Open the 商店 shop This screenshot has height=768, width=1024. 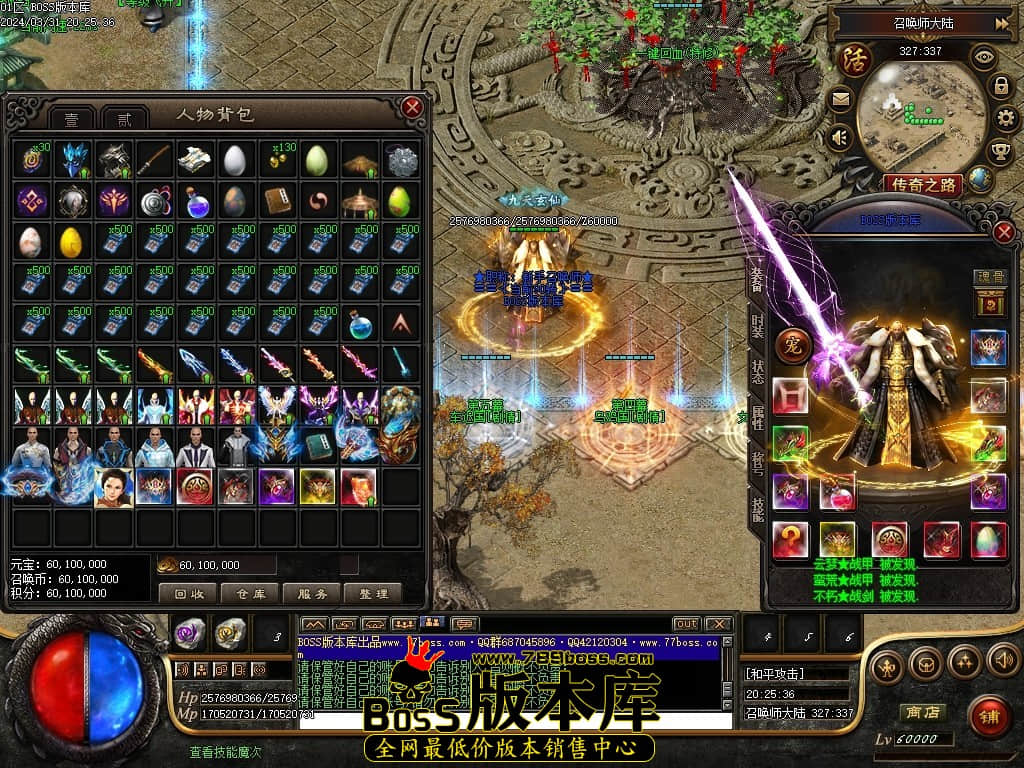[922, 713]
